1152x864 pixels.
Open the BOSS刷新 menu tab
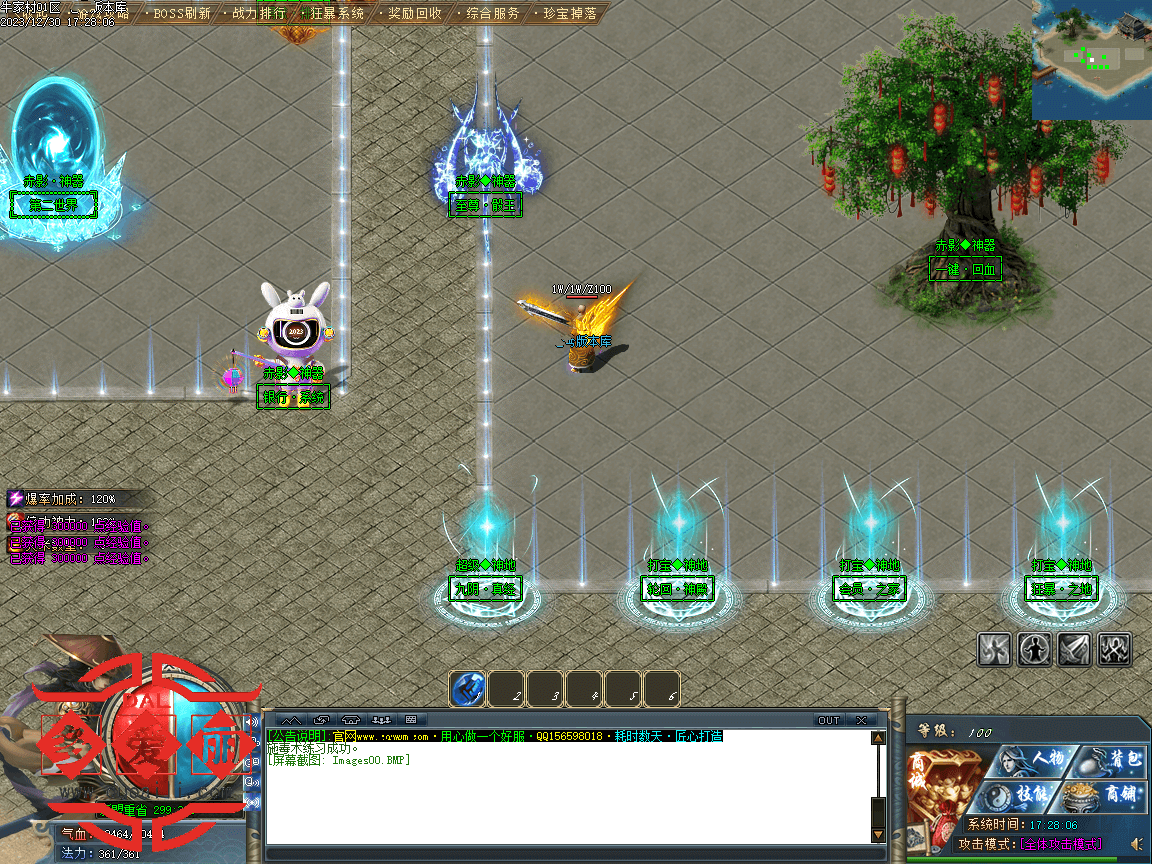click(181, 14)
